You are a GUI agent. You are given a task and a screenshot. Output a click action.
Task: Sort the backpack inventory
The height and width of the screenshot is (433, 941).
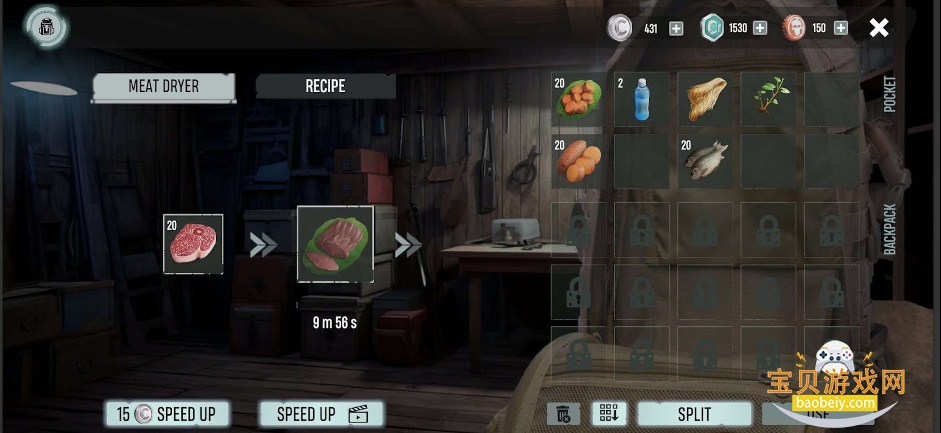click(609, 414)
